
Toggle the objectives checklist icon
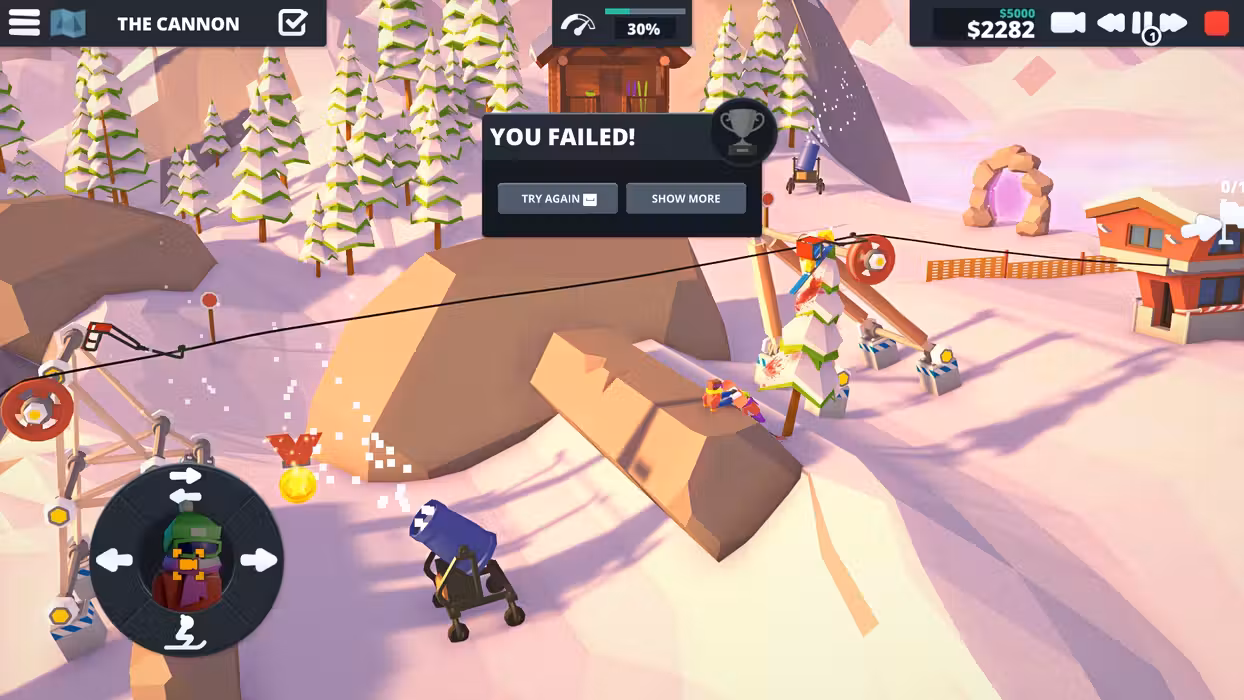pyautogui.click(x=292, y=23)
